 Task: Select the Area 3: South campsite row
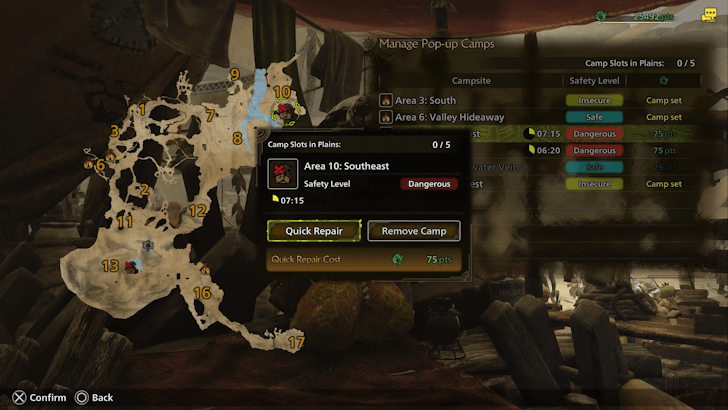[470, 100]
